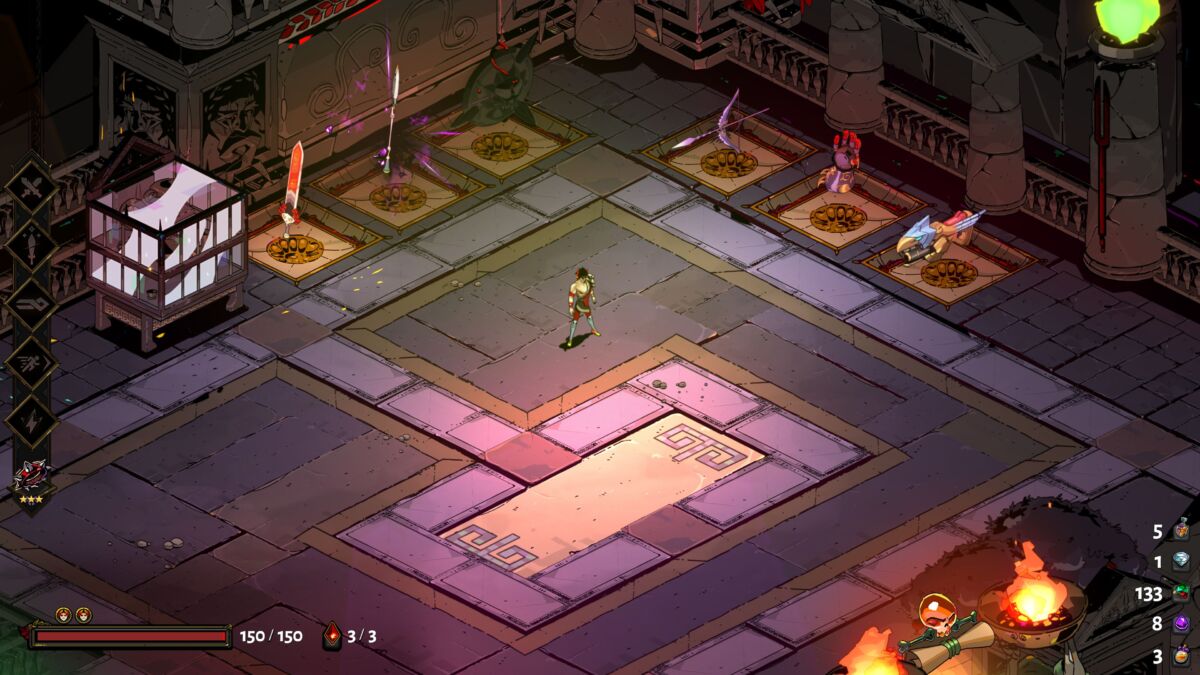1200x675 pixels.
Task: Select the Cast boon slot
Action: click(x=31, y=302)
